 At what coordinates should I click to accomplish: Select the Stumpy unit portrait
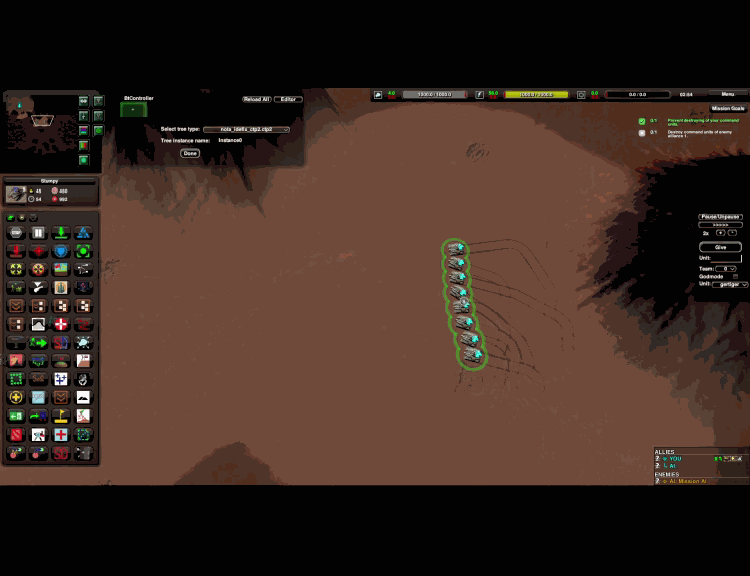pos(17,194)
